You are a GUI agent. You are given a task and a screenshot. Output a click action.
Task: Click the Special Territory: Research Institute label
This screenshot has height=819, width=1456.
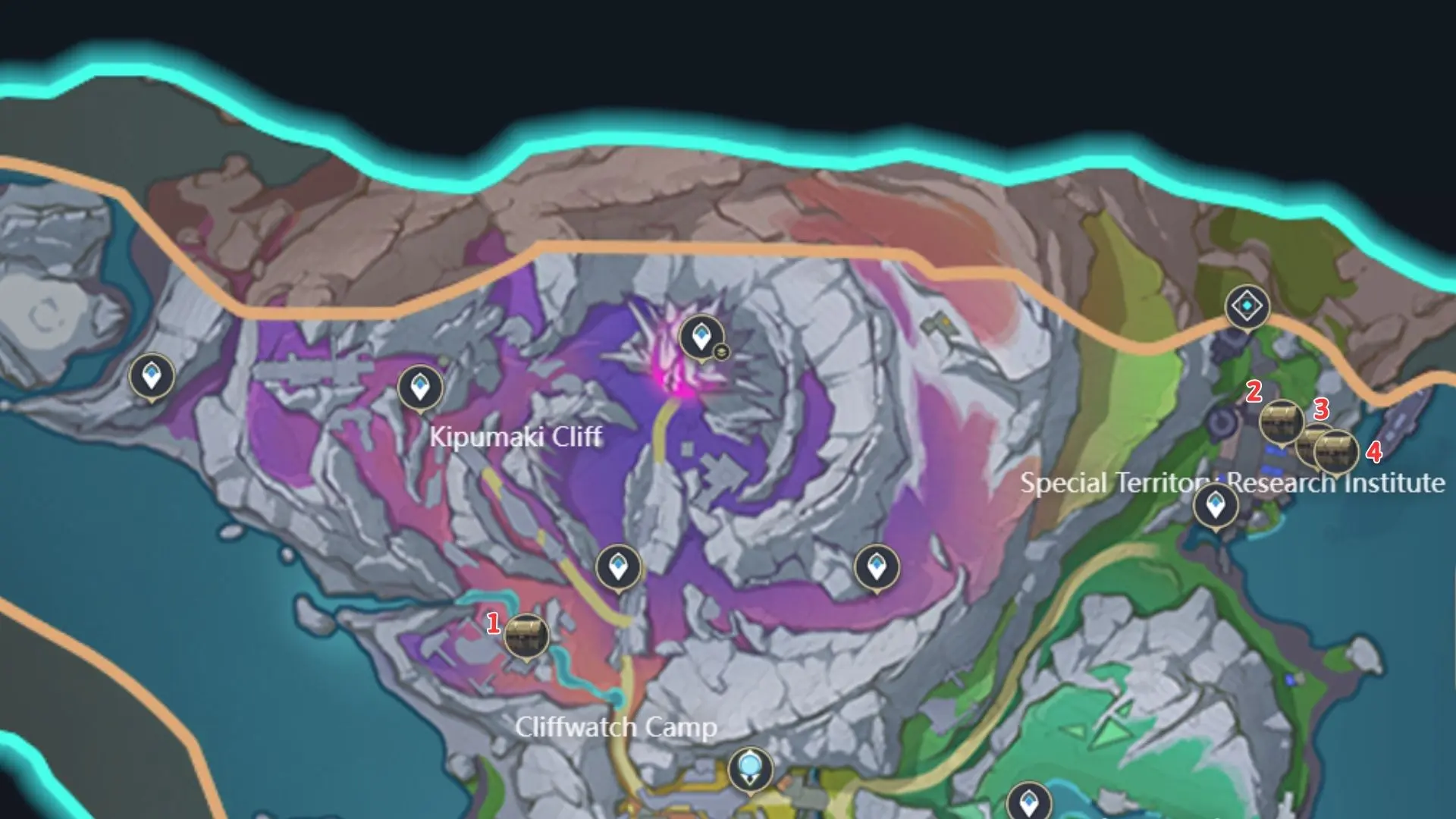[x=1232, y=483]
